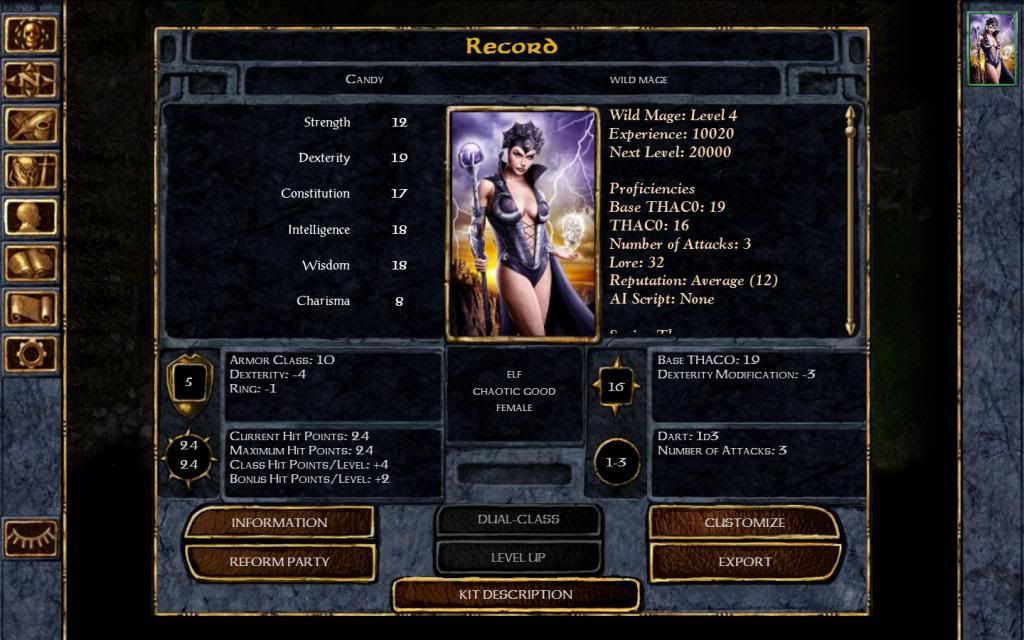Open the options gear icon
Screen dimensions: 1024x640
pos(30,353)
